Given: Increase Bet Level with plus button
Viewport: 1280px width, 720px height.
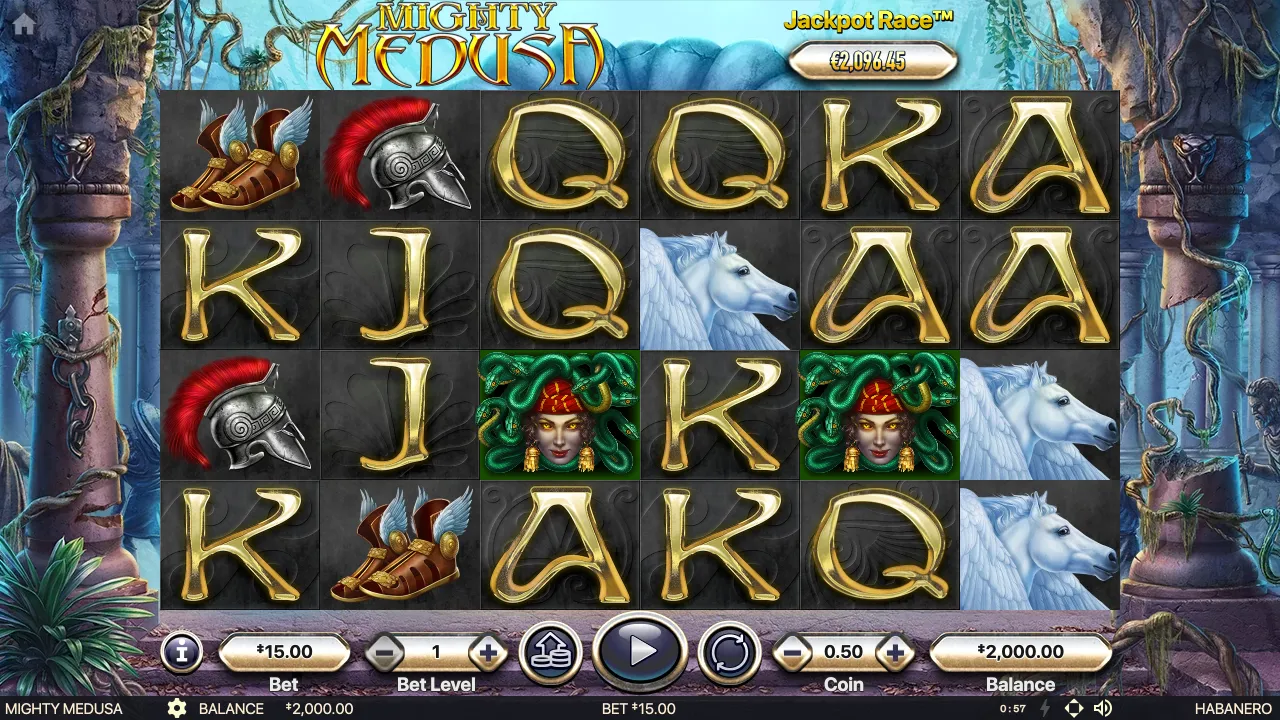Looking at the screenshot, I should pyautogui.click(x=487, y=651).
